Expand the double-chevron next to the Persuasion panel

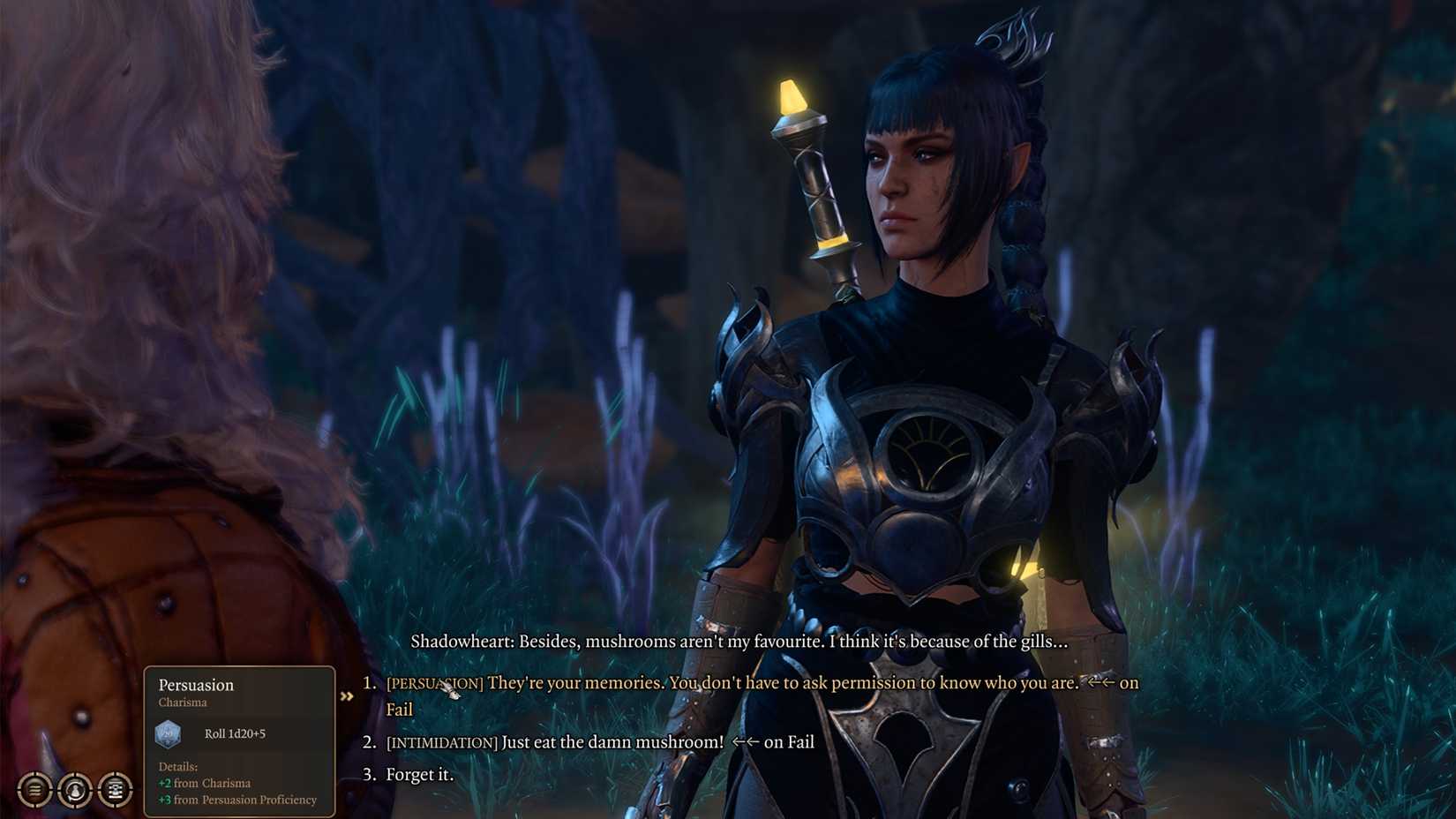348,695
